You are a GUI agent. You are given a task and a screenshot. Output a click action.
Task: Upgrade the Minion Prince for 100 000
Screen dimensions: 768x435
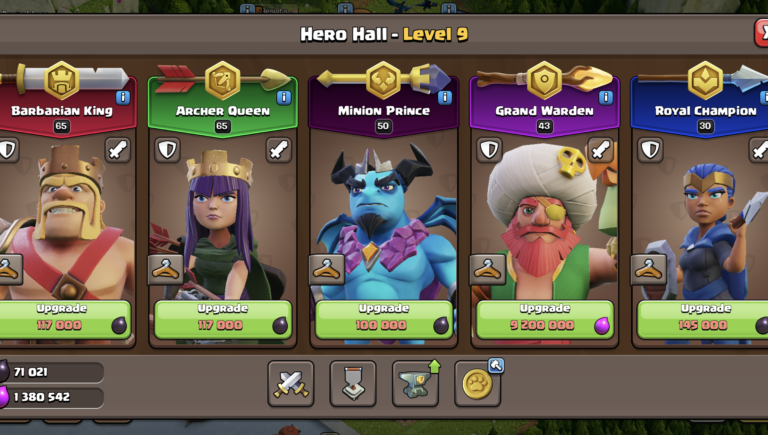click(384, 318)
